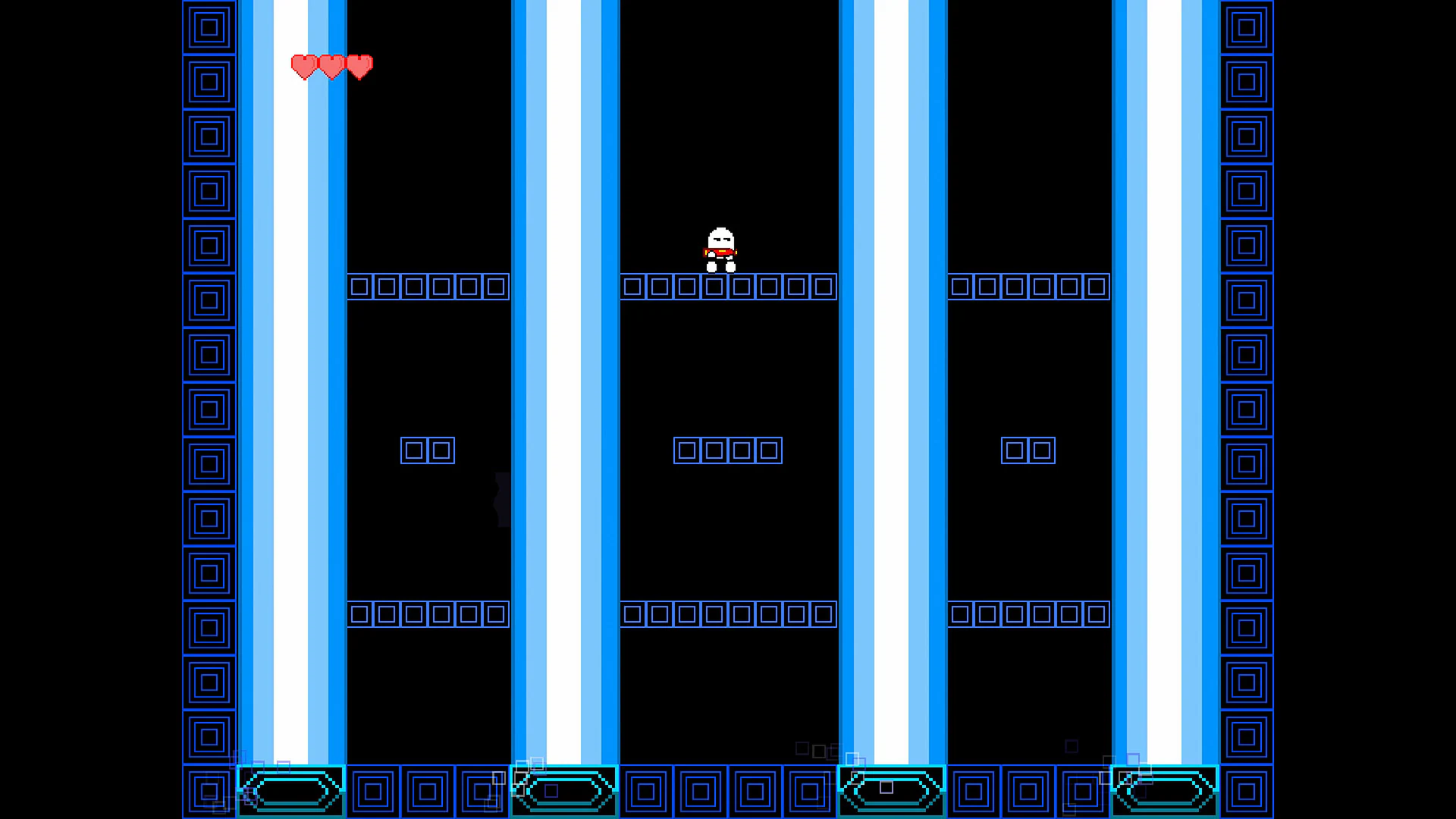
Task: Select the rightmost heart icon
Action: point(358,67)
